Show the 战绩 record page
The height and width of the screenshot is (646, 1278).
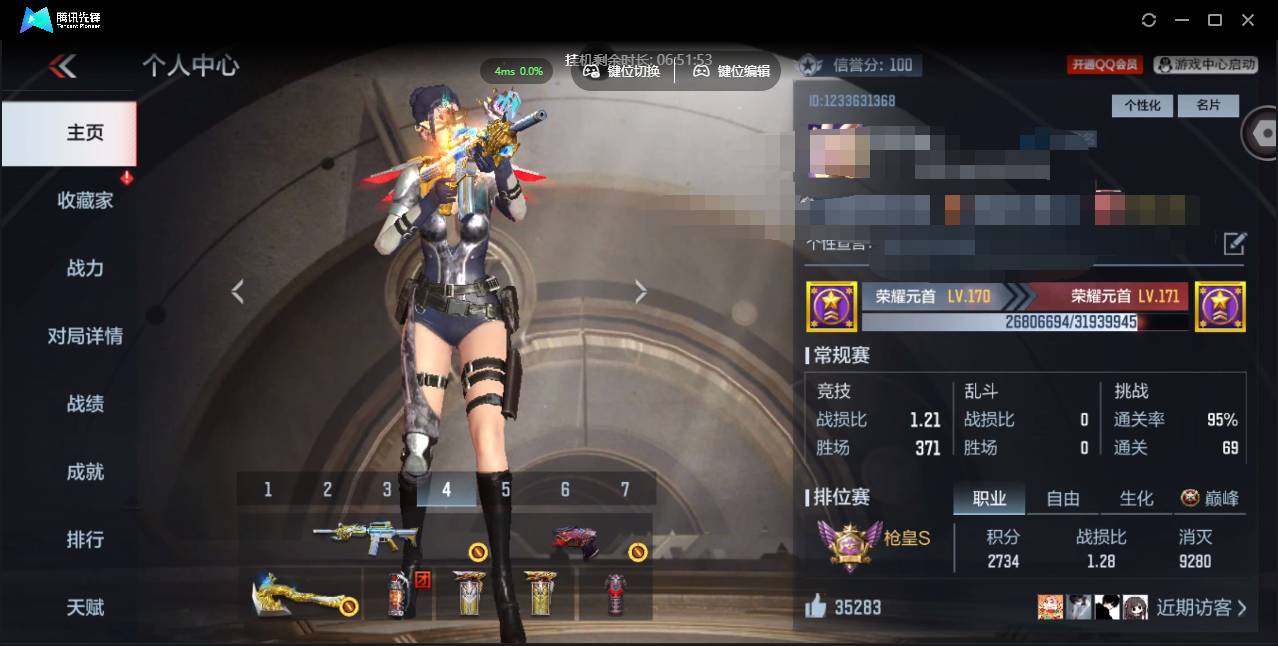[x=85, y=404]
